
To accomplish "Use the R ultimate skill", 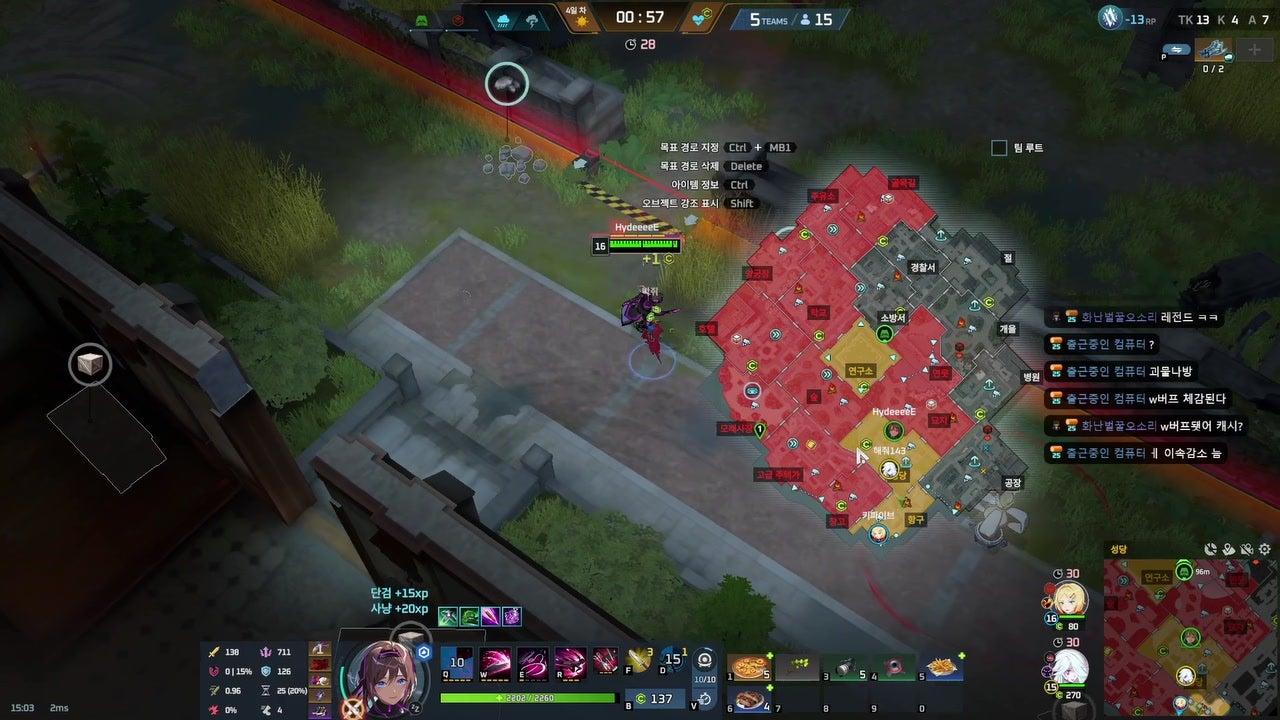I will (570, 662).
